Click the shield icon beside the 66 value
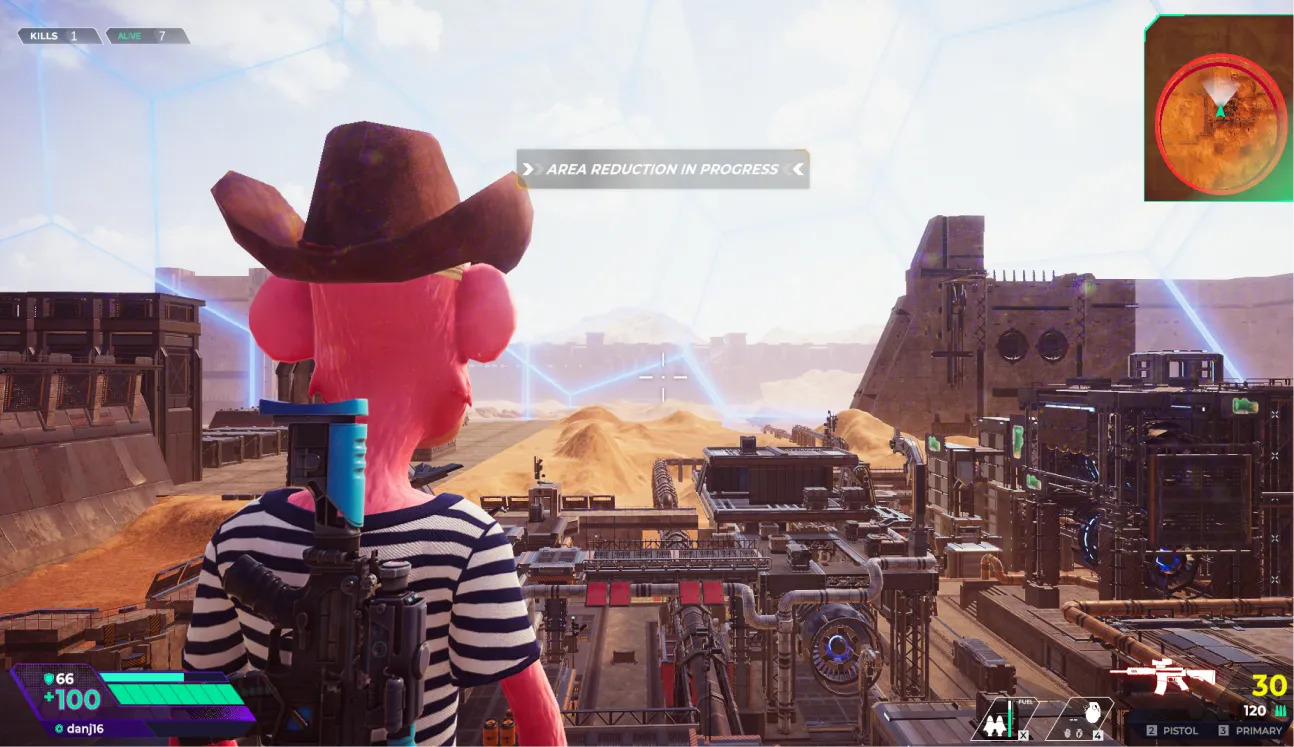The height and width of the screenshot is (747, 1294). tap(49, 679)
